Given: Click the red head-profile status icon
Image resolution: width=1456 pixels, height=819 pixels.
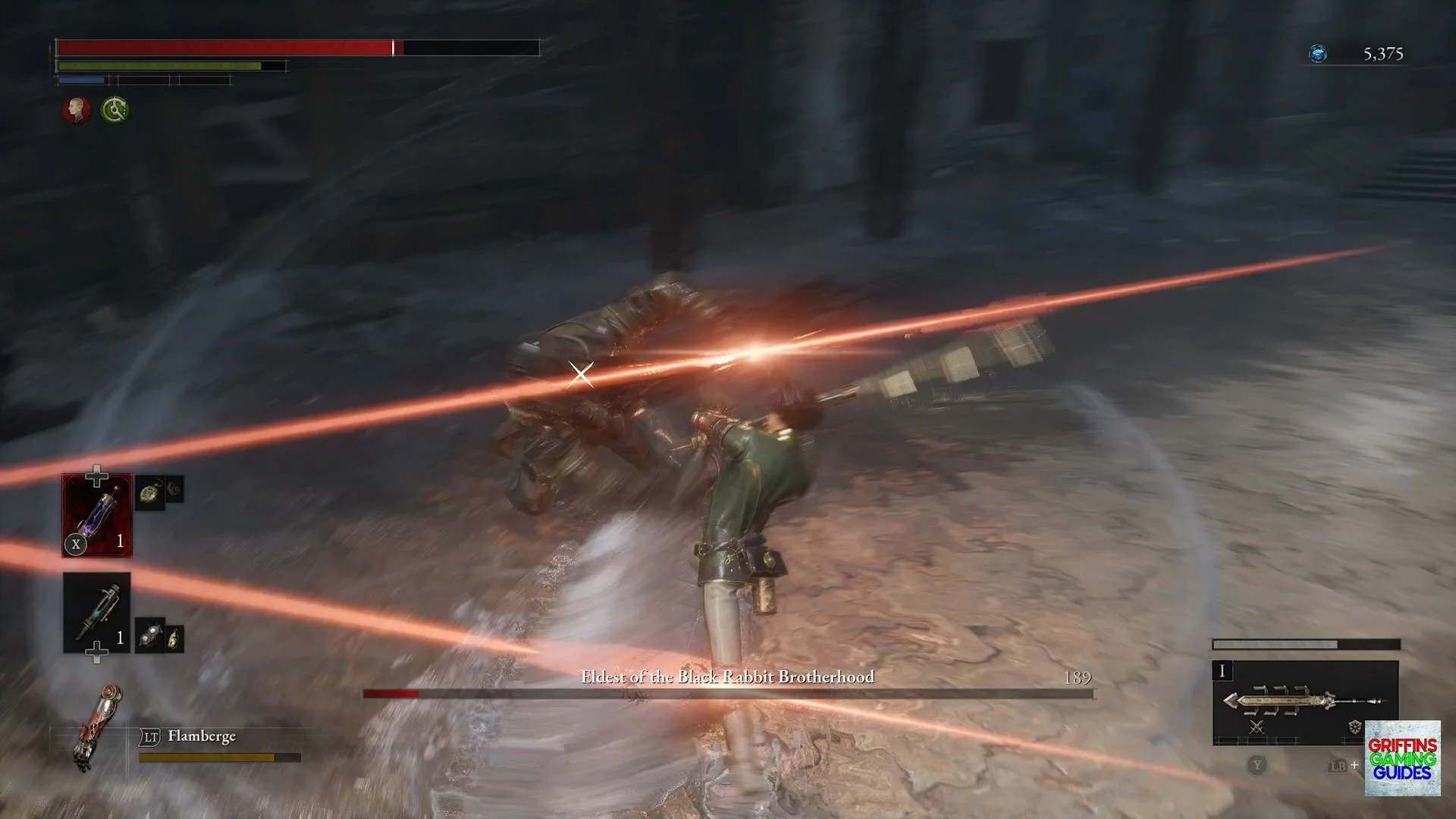Looking at the screenshot, I should point(76,111).
